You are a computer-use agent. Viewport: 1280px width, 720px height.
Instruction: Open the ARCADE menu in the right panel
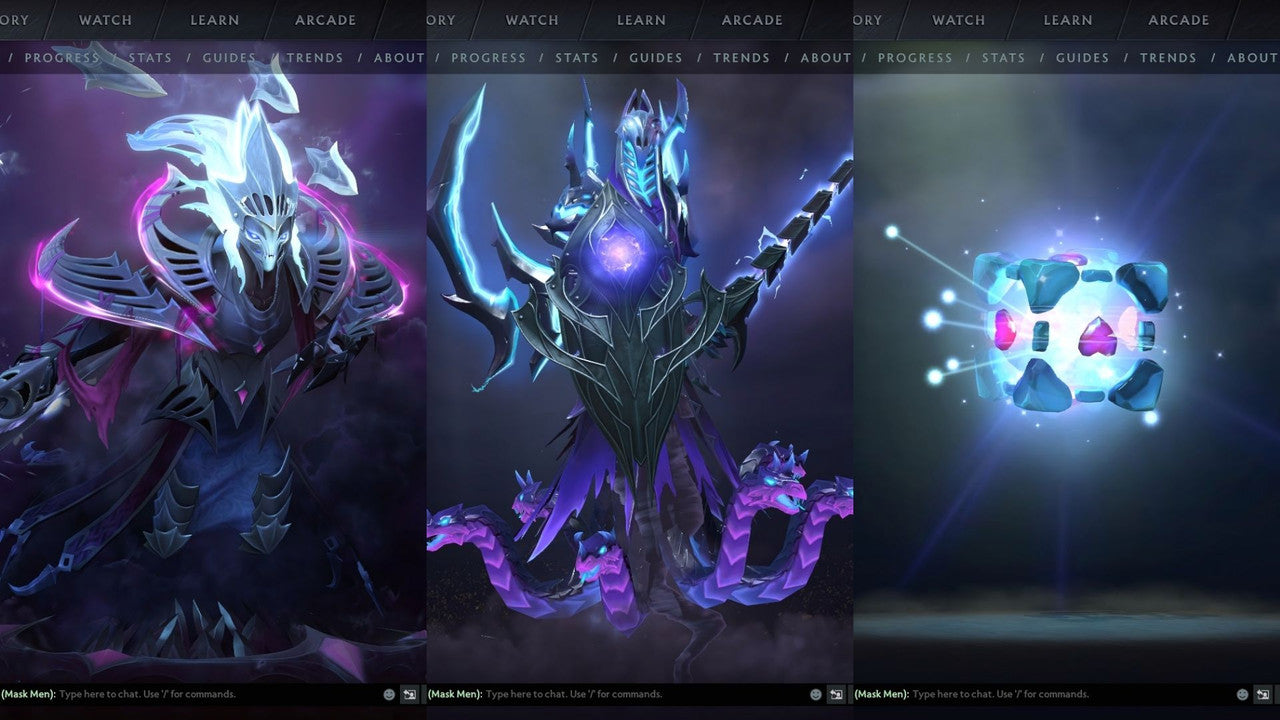[x=1178, y=20]
